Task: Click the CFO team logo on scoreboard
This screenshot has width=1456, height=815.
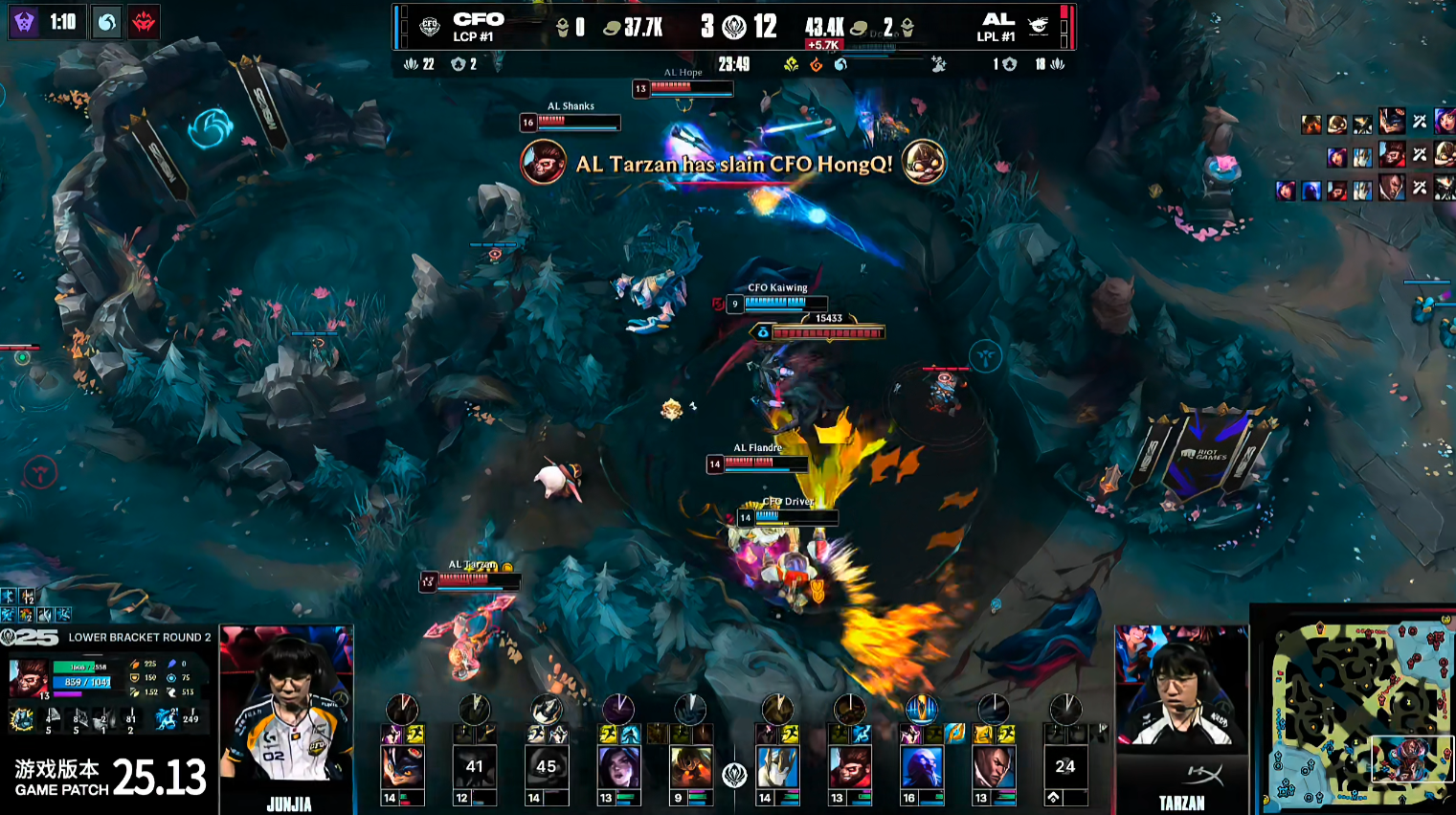Action: point(430,27)
